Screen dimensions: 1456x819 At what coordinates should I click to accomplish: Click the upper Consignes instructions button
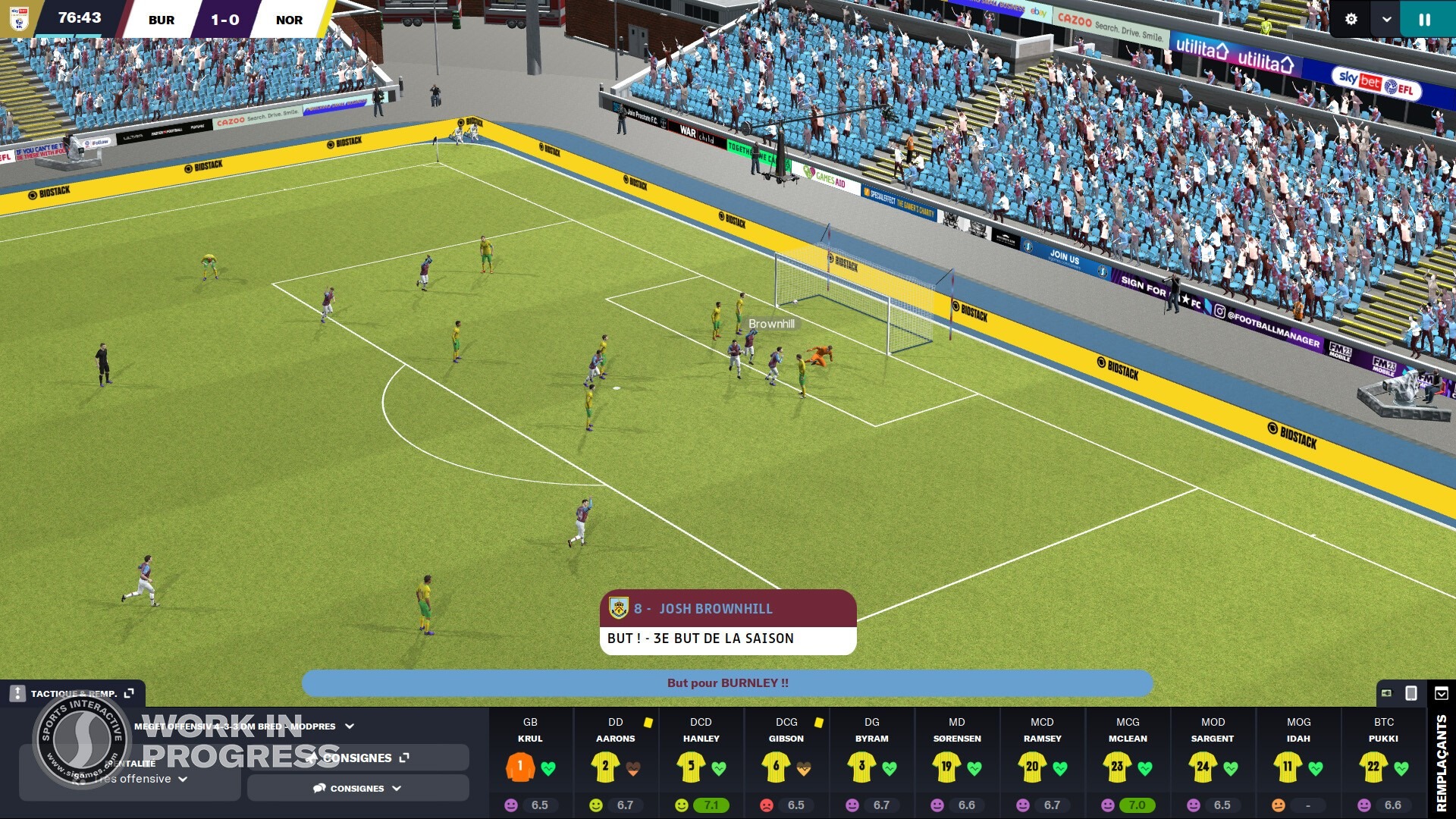pyautogui.click(x=356, y=758)
